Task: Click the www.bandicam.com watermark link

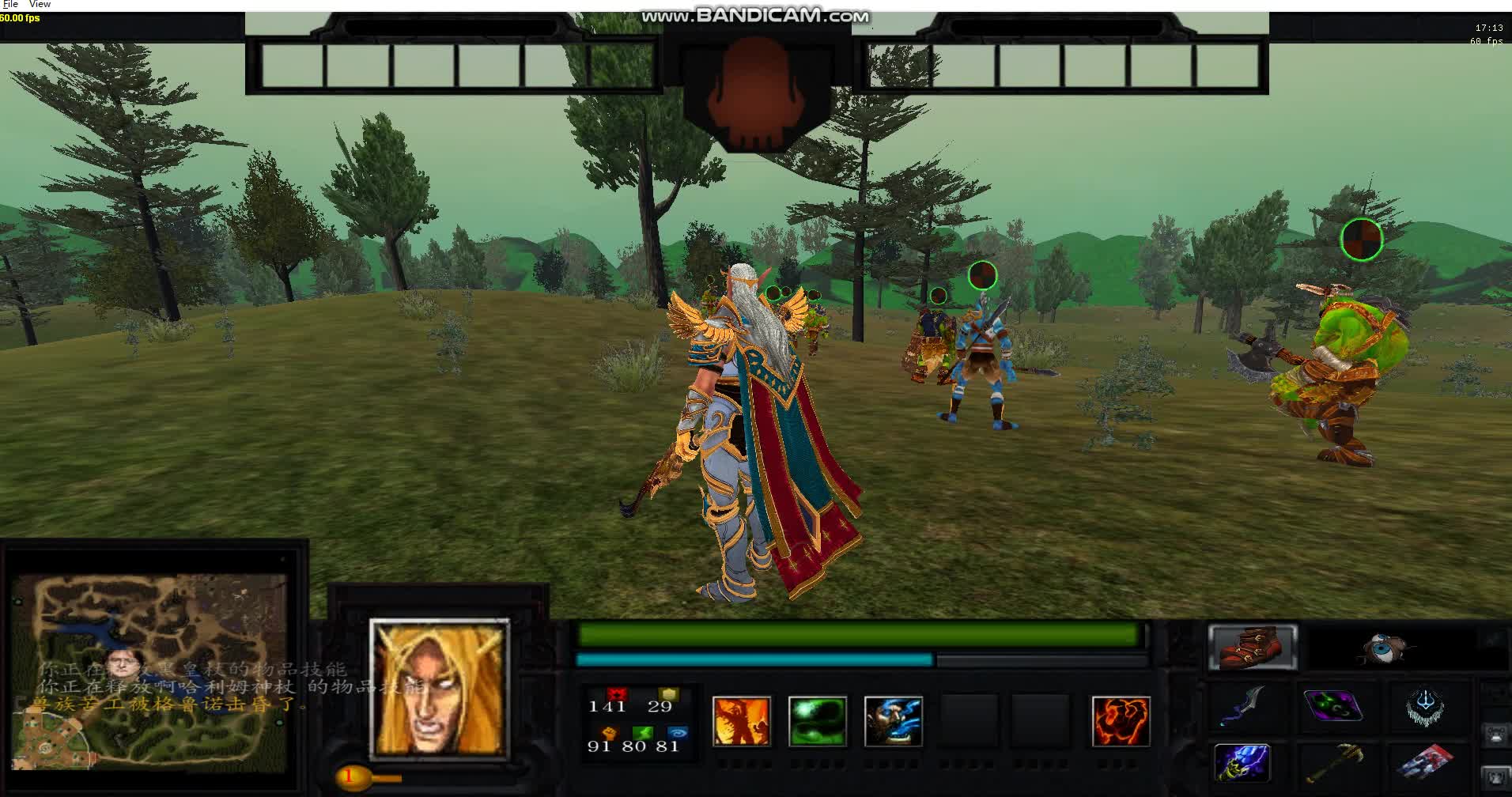Action: click(x=755, y=13)
